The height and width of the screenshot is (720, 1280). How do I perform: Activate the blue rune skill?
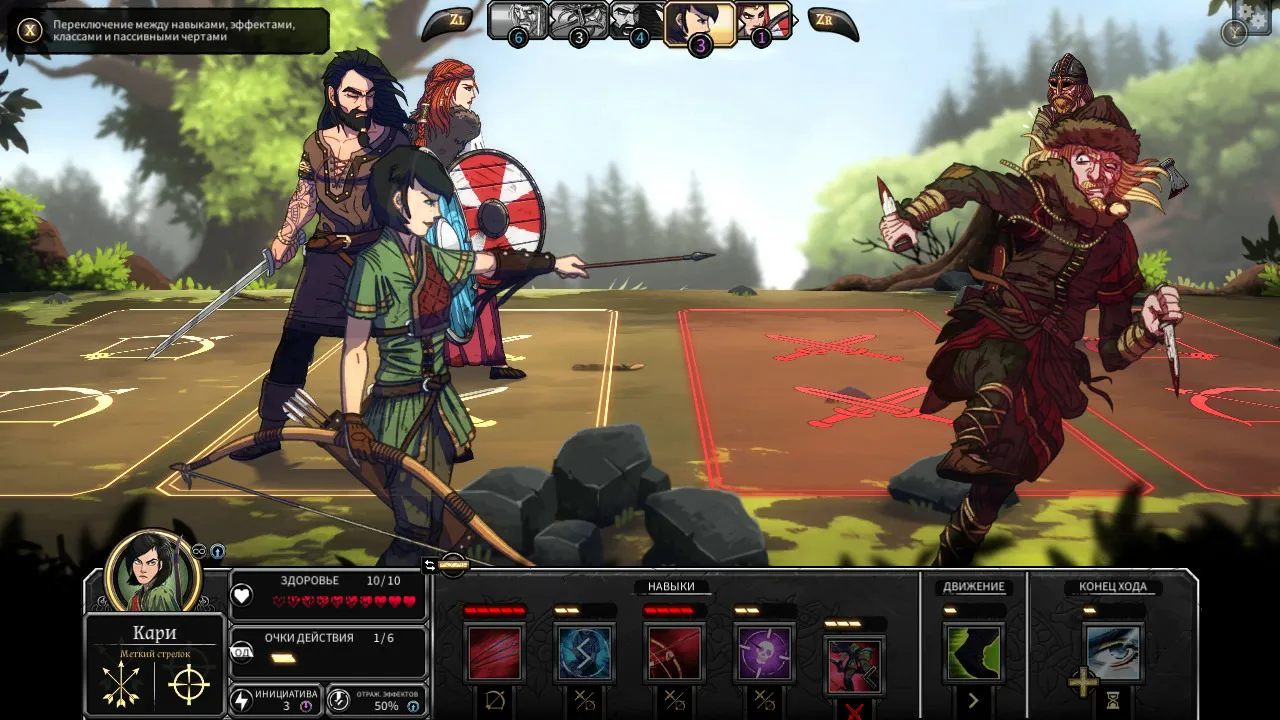(584, 653)
